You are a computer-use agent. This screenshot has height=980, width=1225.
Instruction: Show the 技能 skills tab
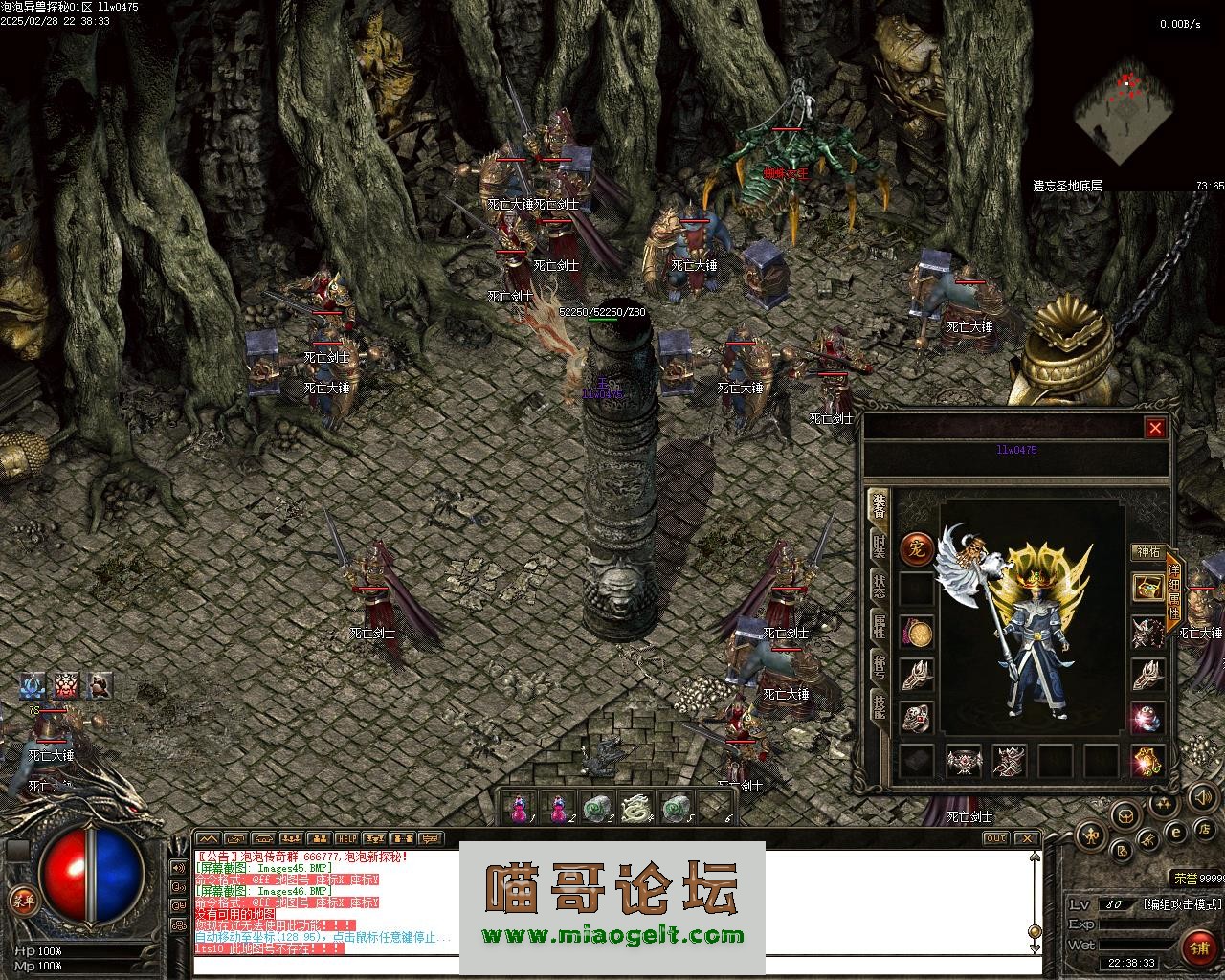(879, 704)
